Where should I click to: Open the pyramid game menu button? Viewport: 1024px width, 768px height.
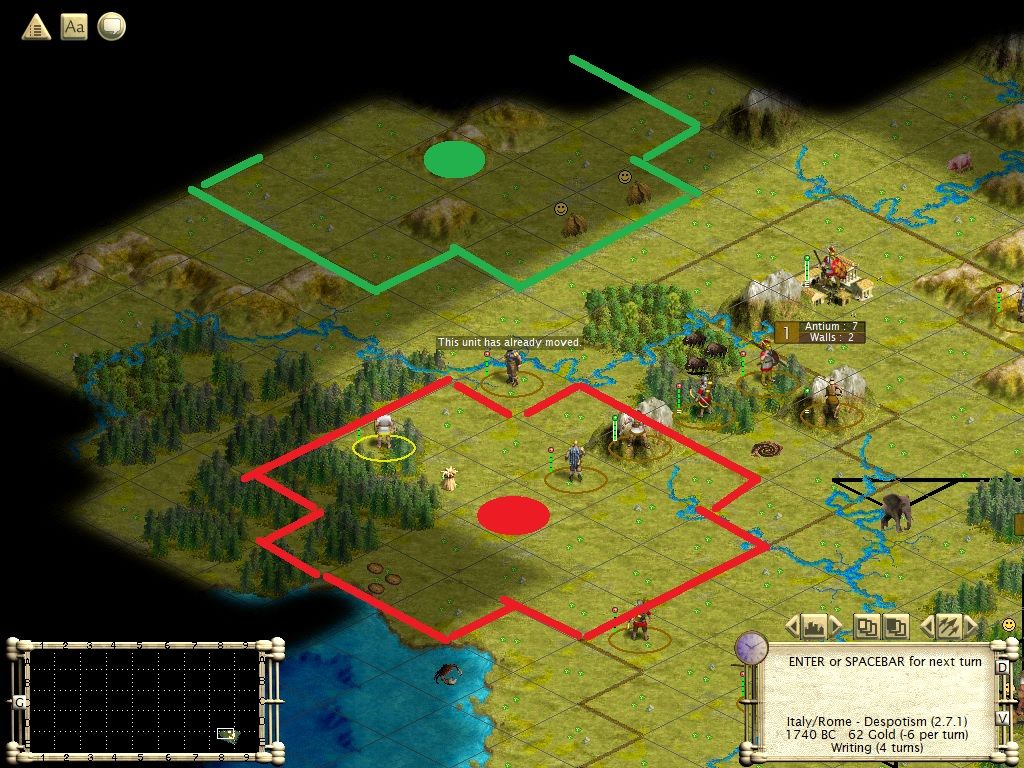point(36,27)
